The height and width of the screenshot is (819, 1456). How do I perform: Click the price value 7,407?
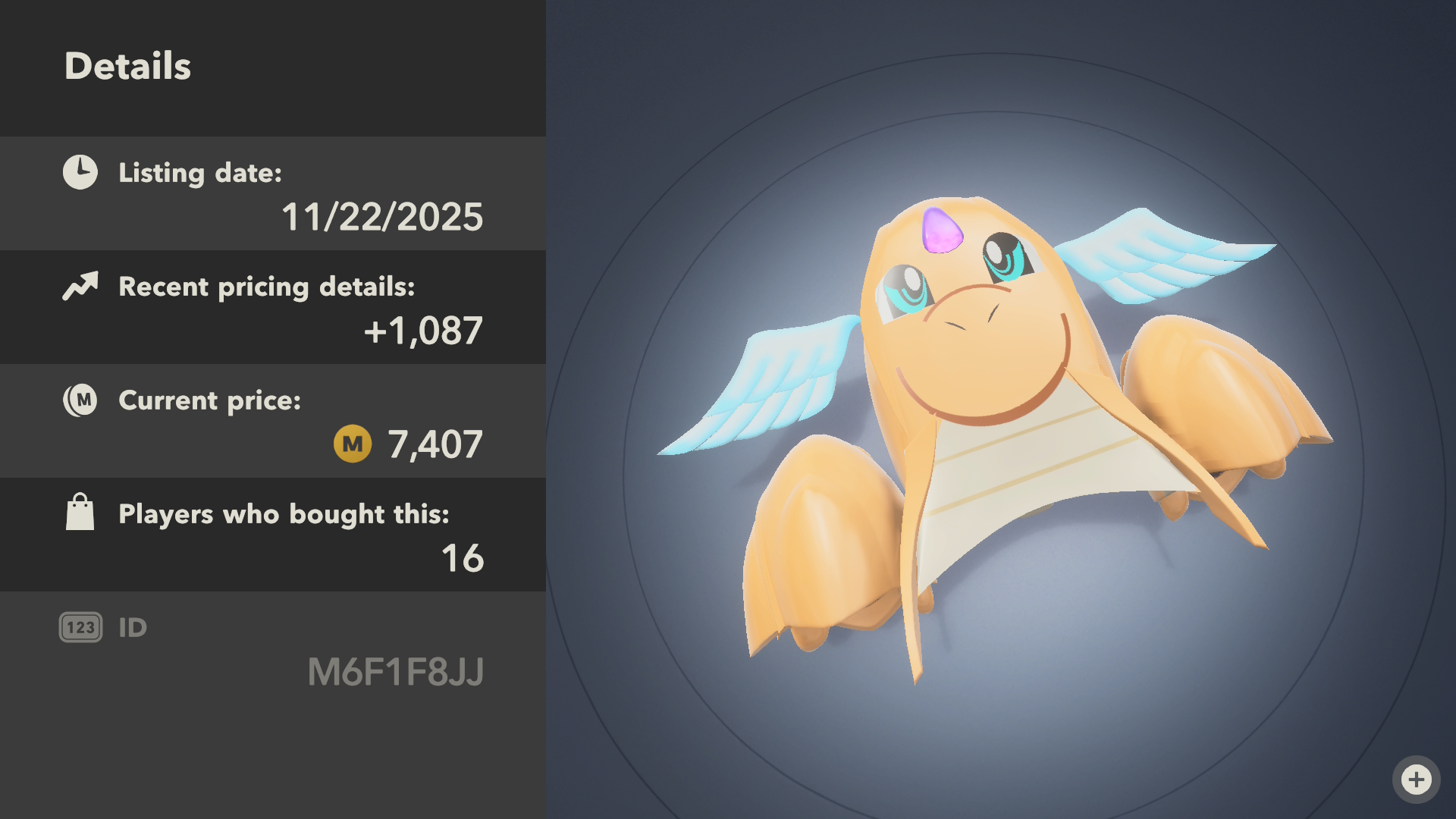click(x=435, y=444)
